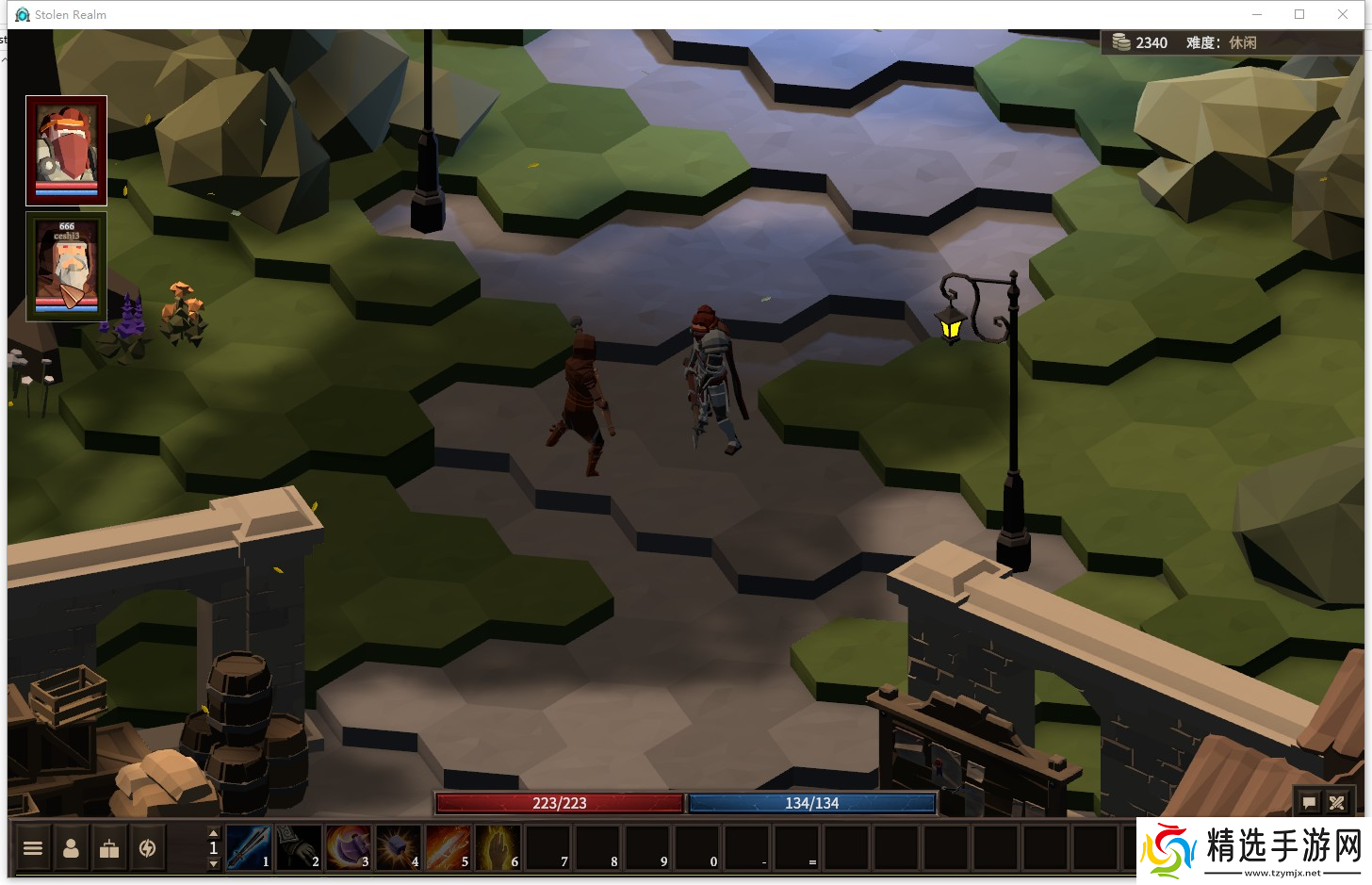Toggle the crossed swords combat button
This screenshot has width=1372, height=885.
pos(1336,803)
